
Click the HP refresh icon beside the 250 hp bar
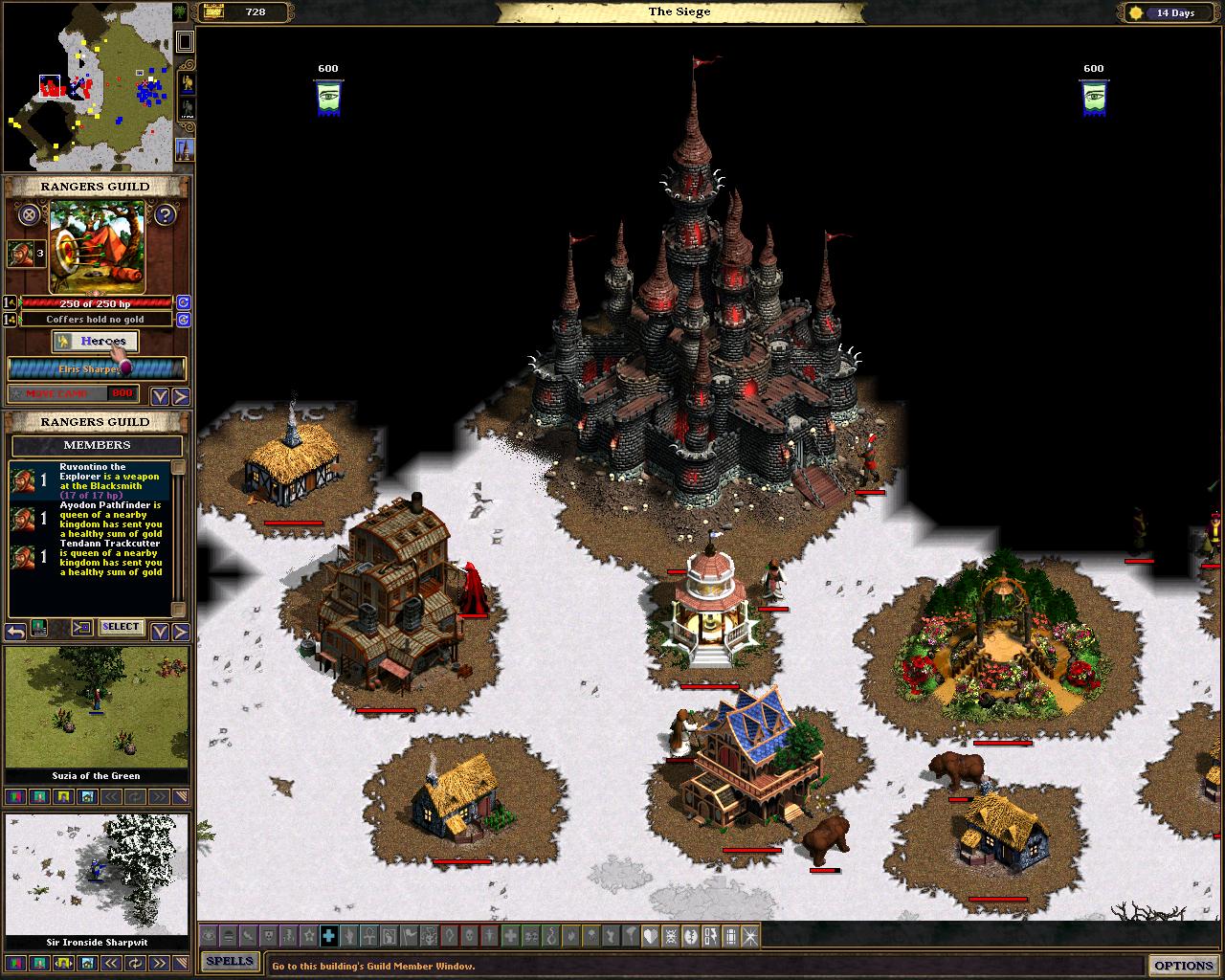coord(184,303)
